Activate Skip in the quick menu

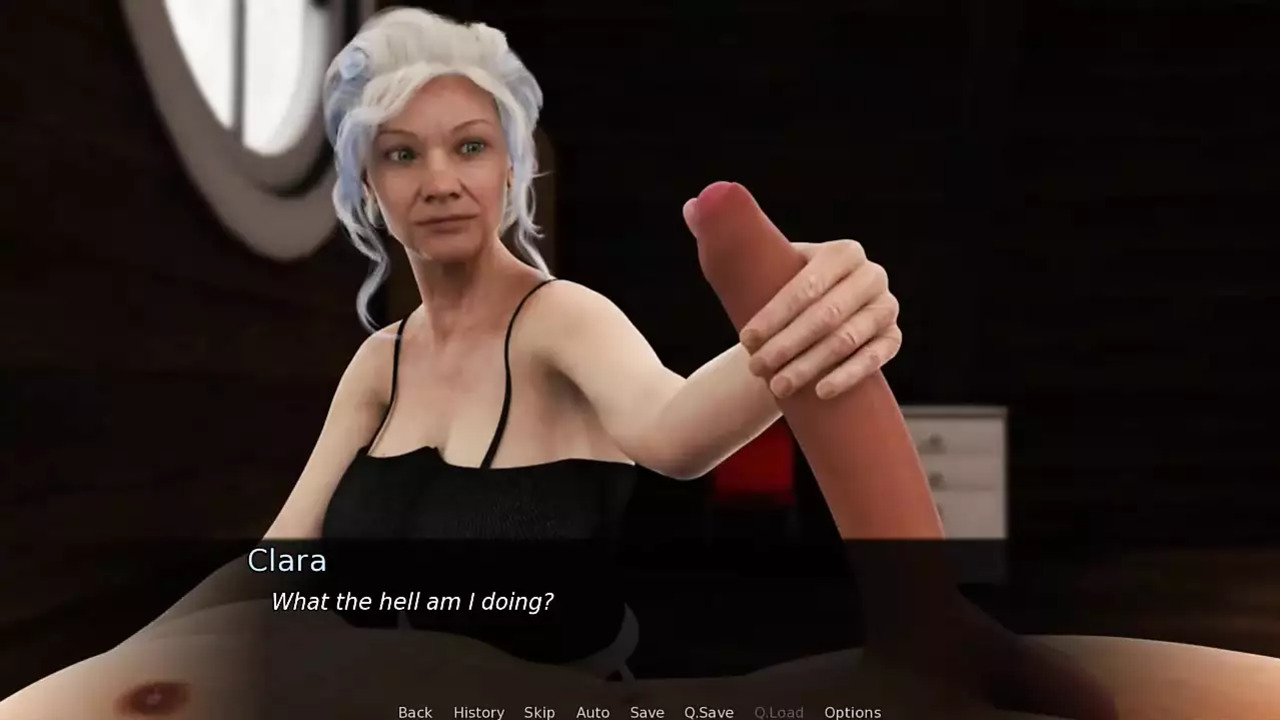pos(539,712)
